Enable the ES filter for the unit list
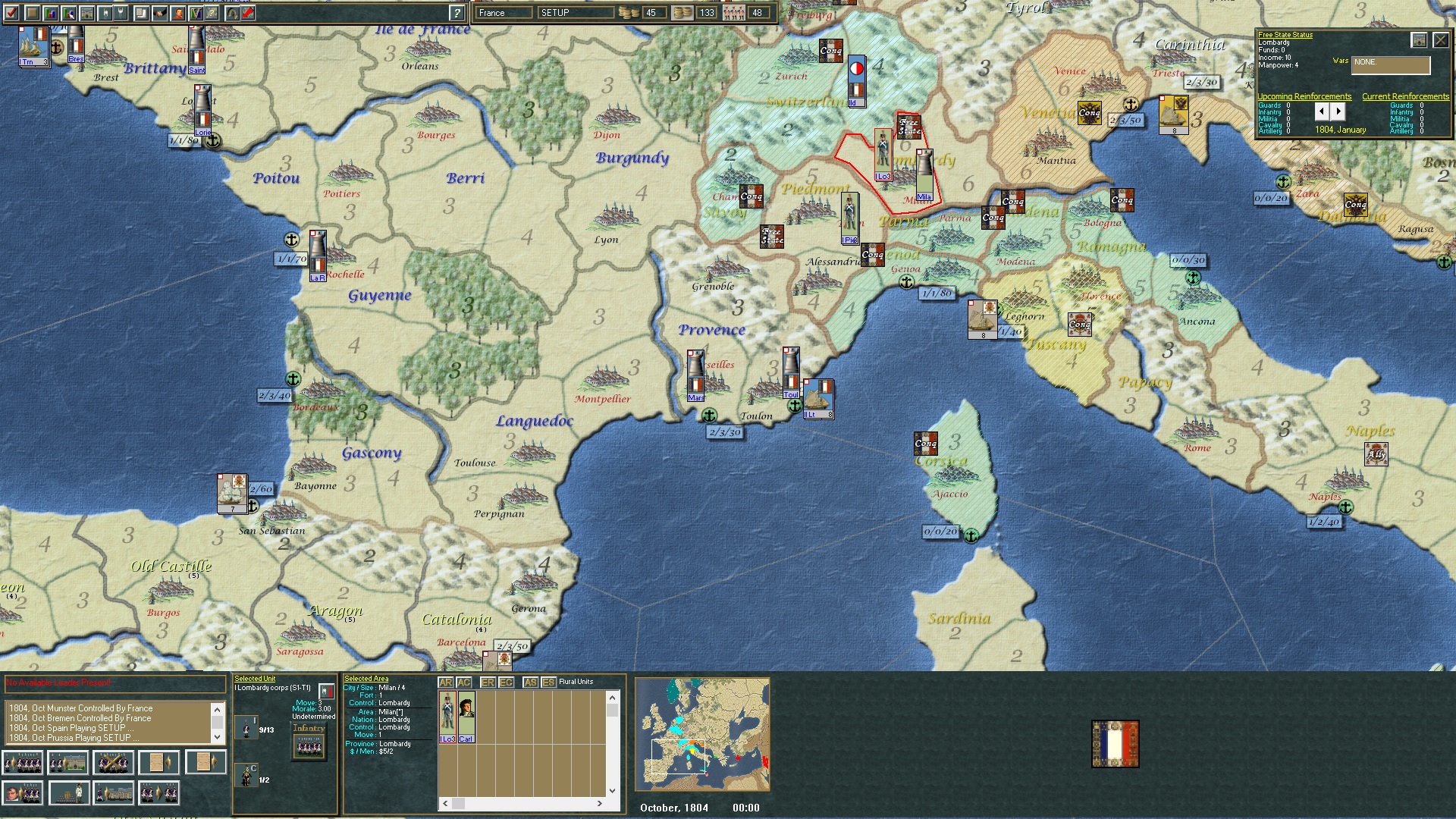This screenshot has height=819, width=1456. (x=549, y=682)
